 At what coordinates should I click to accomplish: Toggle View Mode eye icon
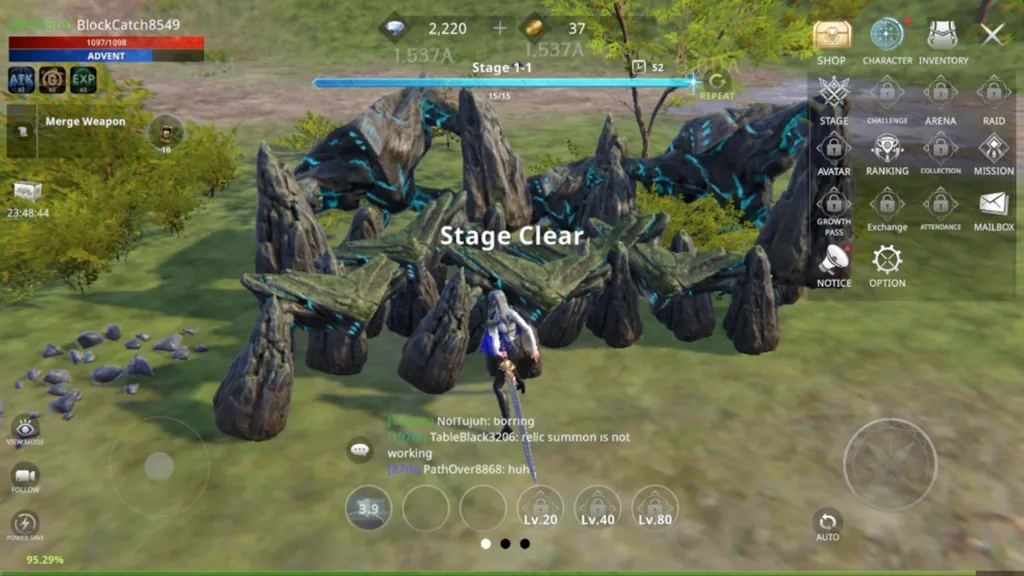24,430
